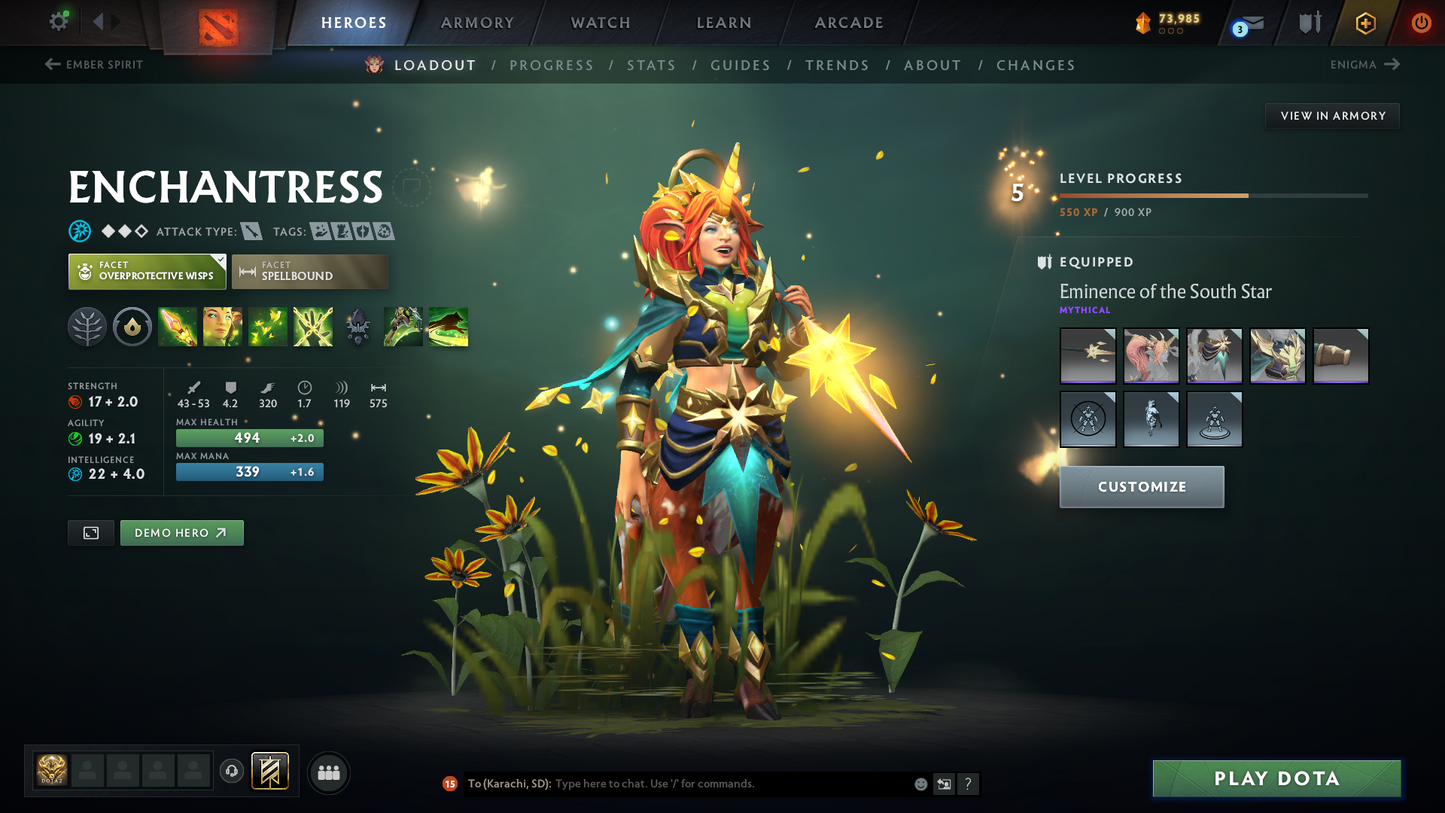Open the Arcade menu
Image resolution: width=1445 pixels, height=813 pixels.
(848, 22)
